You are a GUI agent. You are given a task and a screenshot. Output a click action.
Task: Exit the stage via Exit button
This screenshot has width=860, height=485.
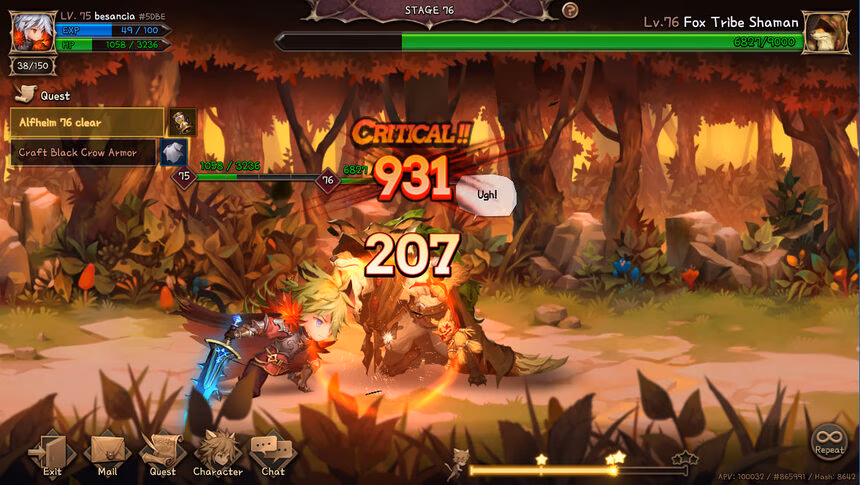pyautogui.click(x=52, y=453)
